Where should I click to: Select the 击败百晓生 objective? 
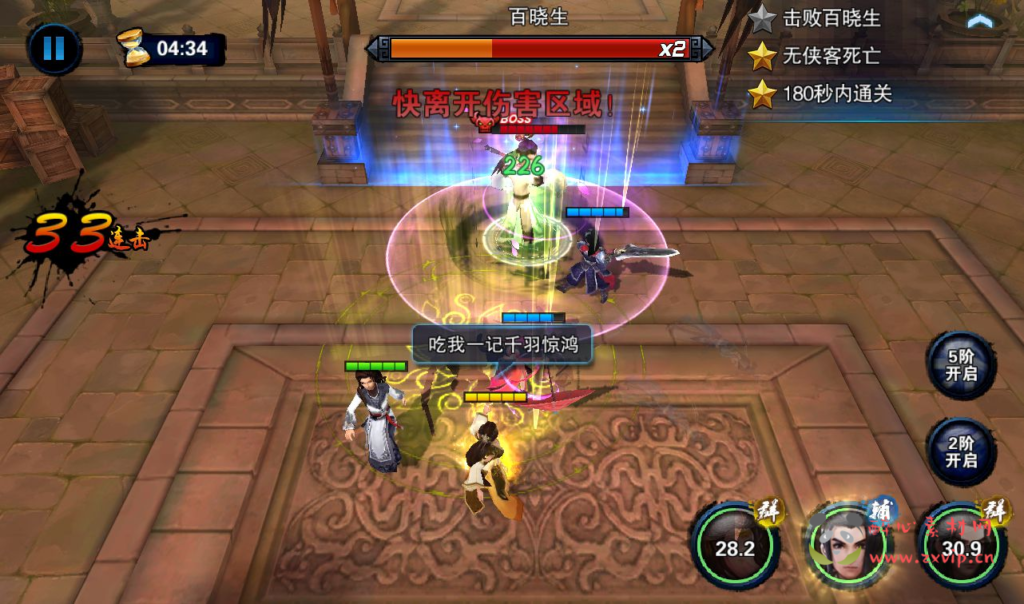(830, 18)
